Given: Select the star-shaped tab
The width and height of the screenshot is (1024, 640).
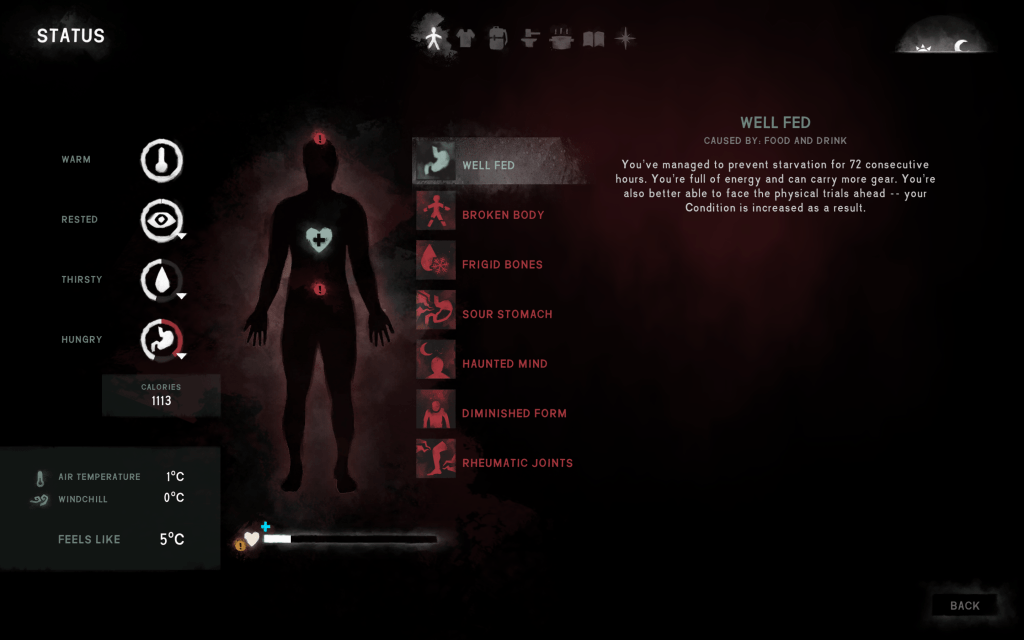Looking at the screenshot, I should 625,39.
